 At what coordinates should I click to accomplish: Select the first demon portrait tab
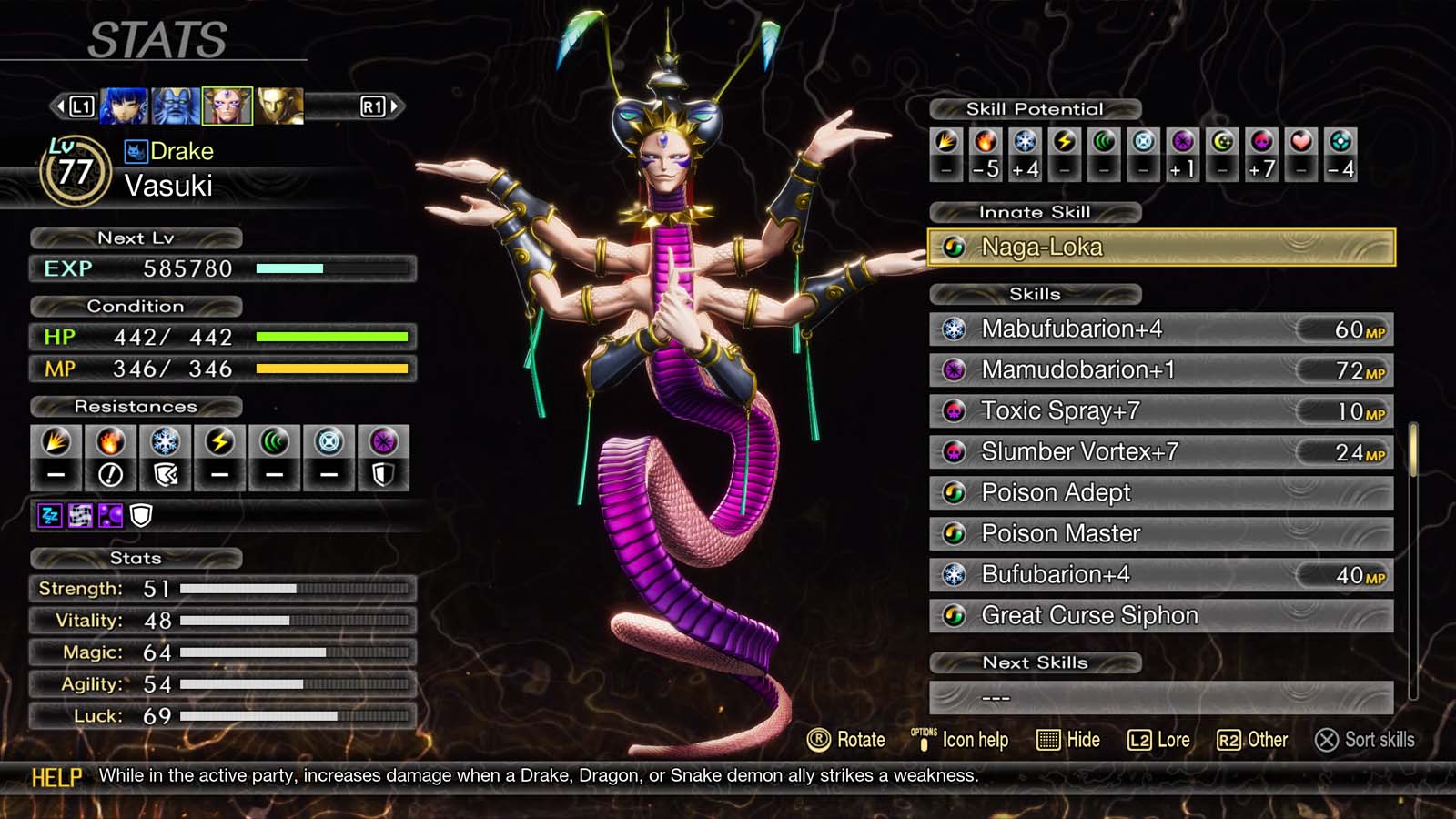(123, 105)
